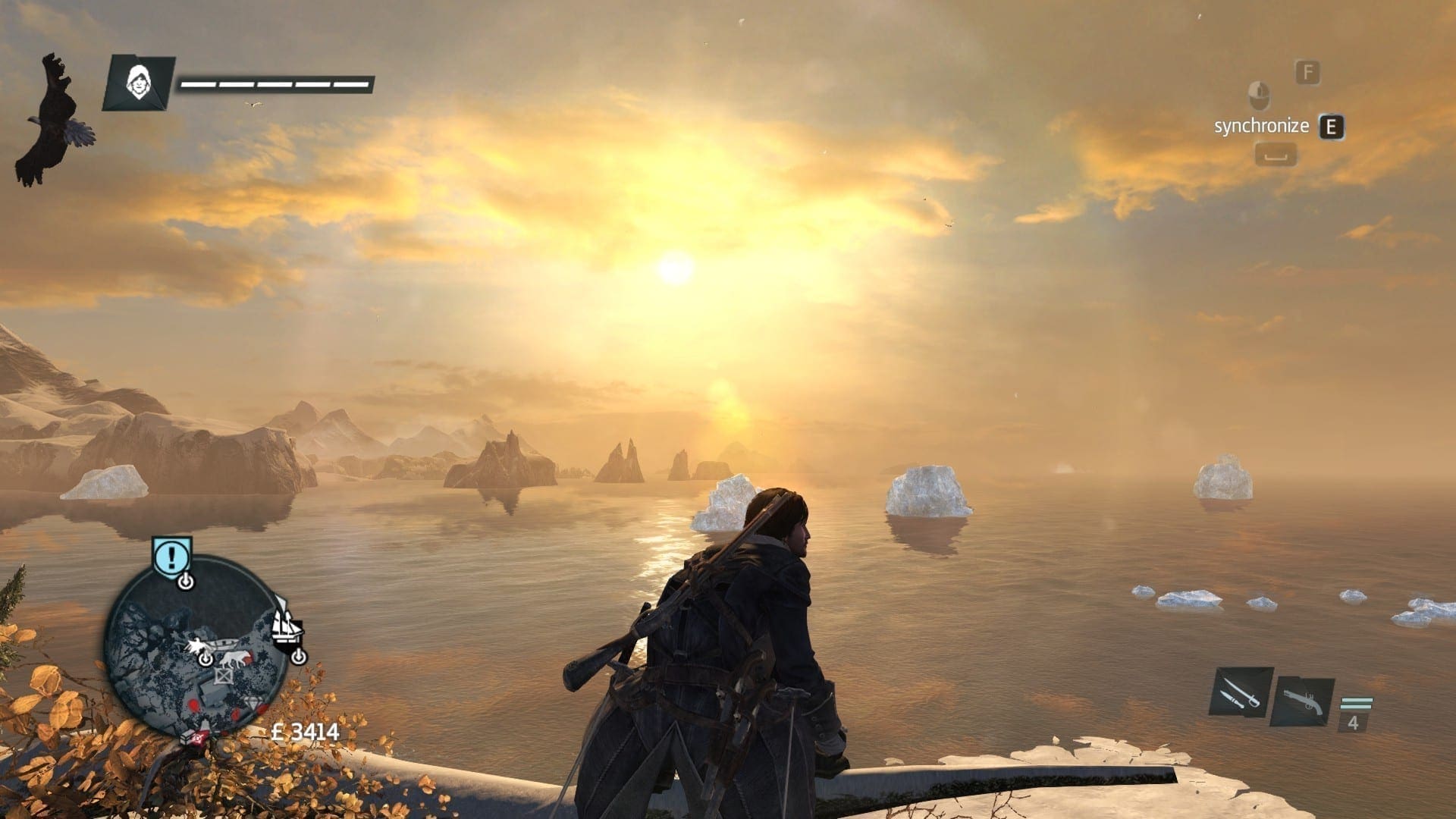Click the hooded character portrait icon

[137, 80]
